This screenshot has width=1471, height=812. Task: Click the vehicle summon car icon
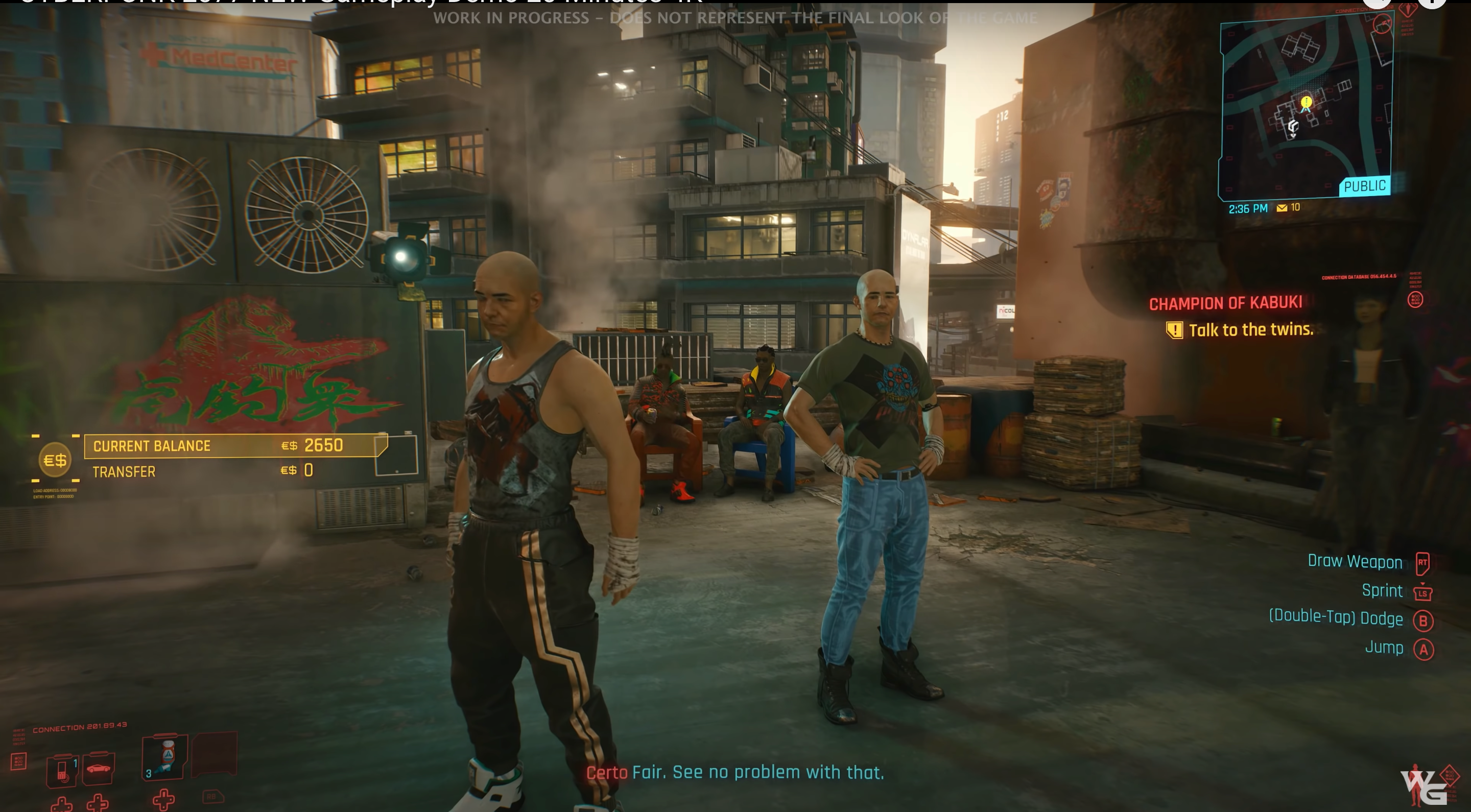pyautogui.click(x=99, y=768)
